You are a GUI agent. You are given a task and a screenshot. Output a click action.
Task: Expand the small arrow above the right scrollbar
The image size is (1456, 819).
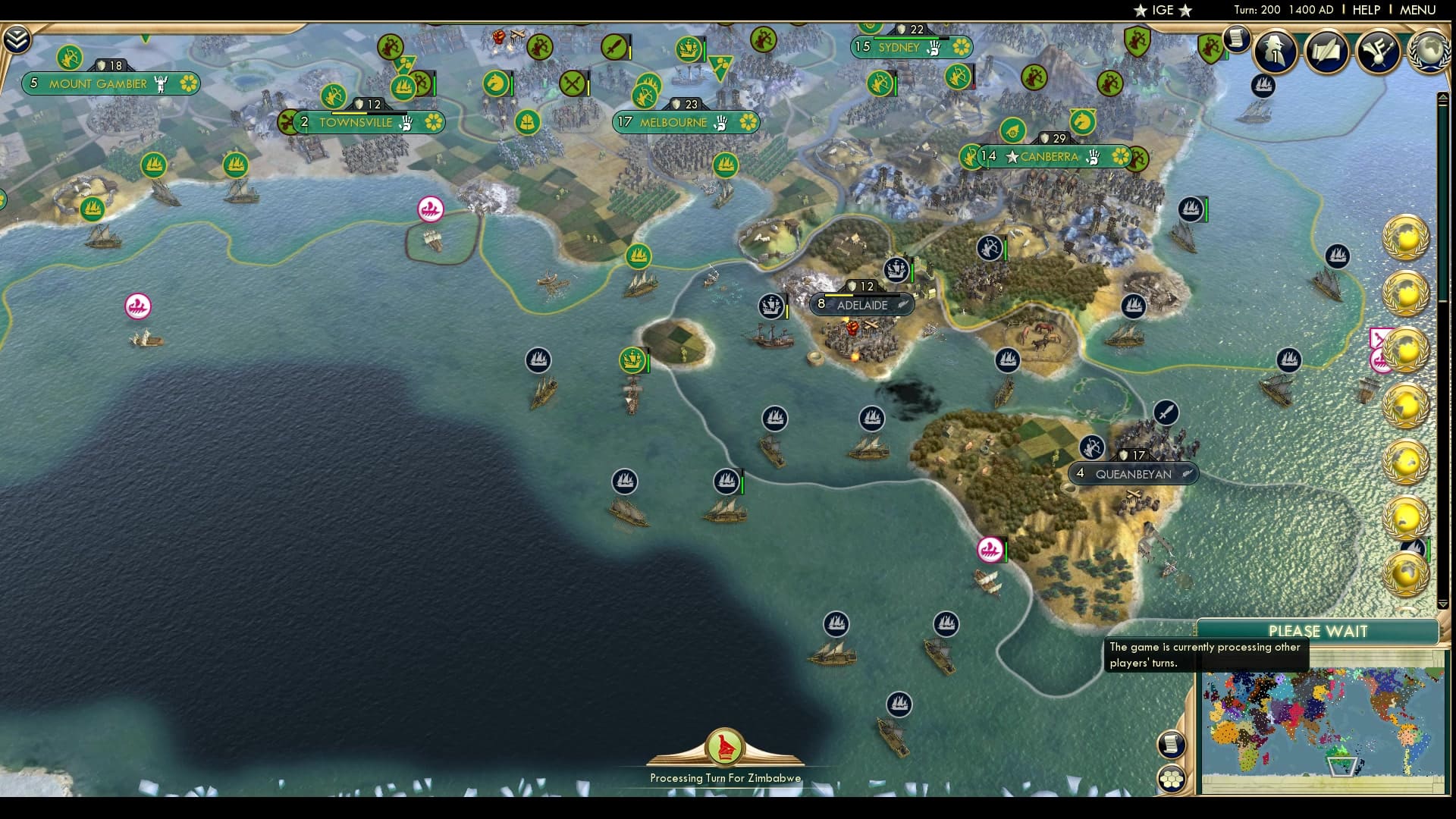click(x=1443, y=97)
